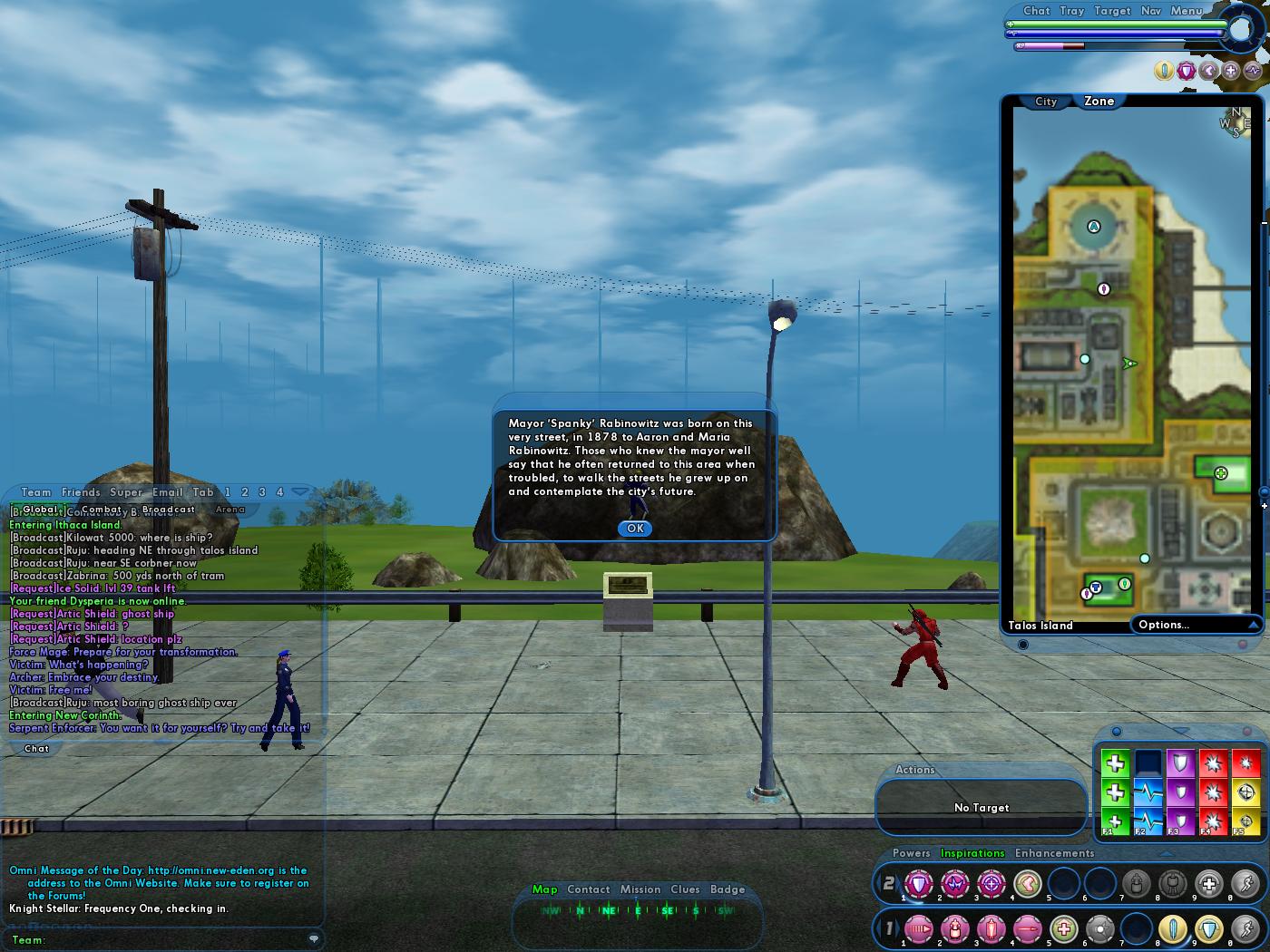Screen dimensions: 1270x952
Task: Open the Menu from the top bar
Action: tap(1187, 11)
